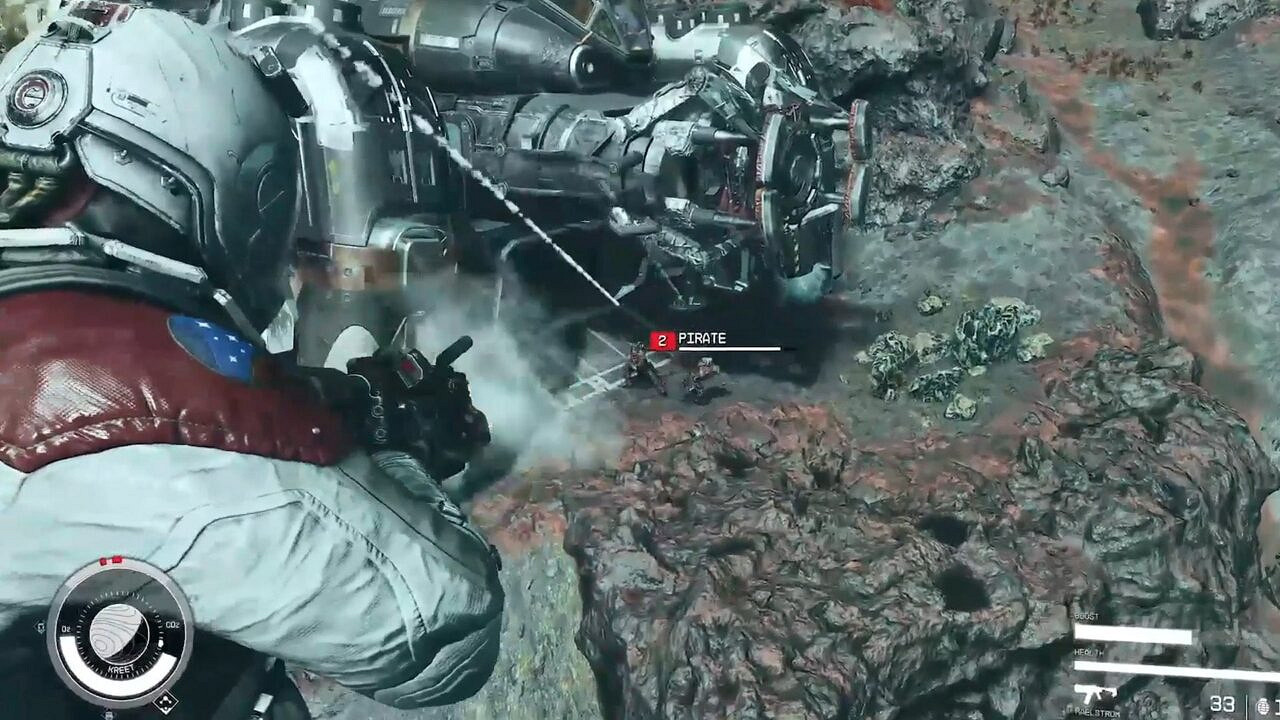The height and width of the screenshot is (720, 1280).
Task: Click the grenade icon beside the ammo counter
Action: click(1263, 703)
